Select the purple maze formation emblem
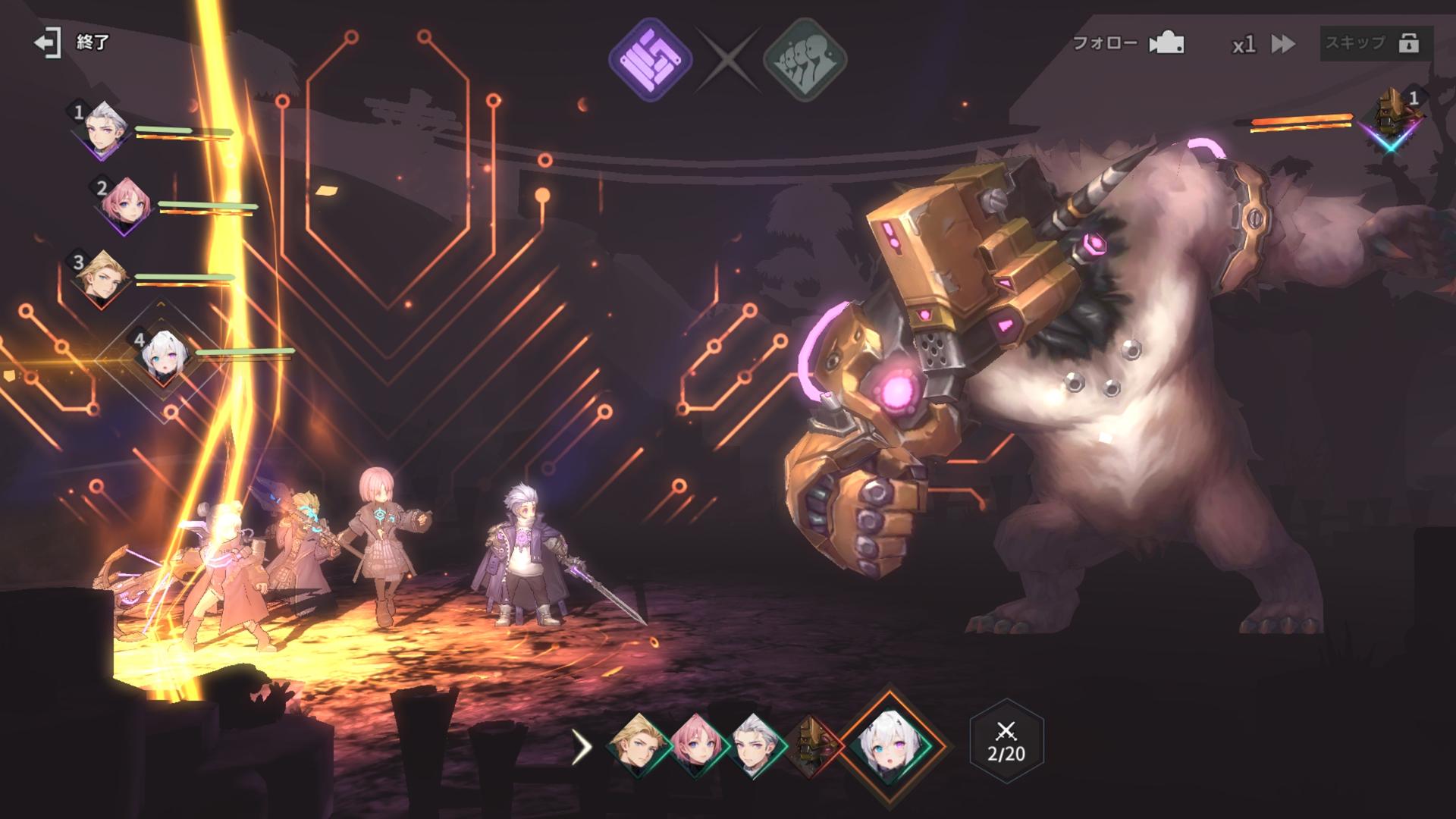The height and width of the screenshot is (819, 1456). (651, 59)
